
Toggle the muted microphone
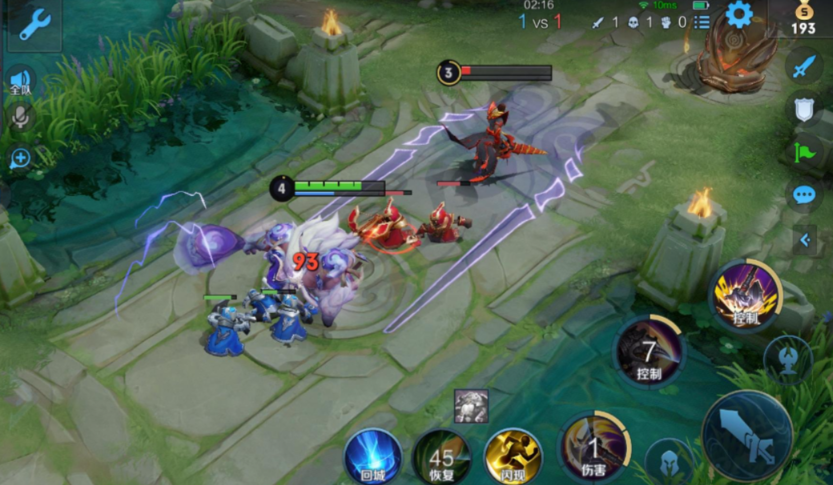point(19,118)
